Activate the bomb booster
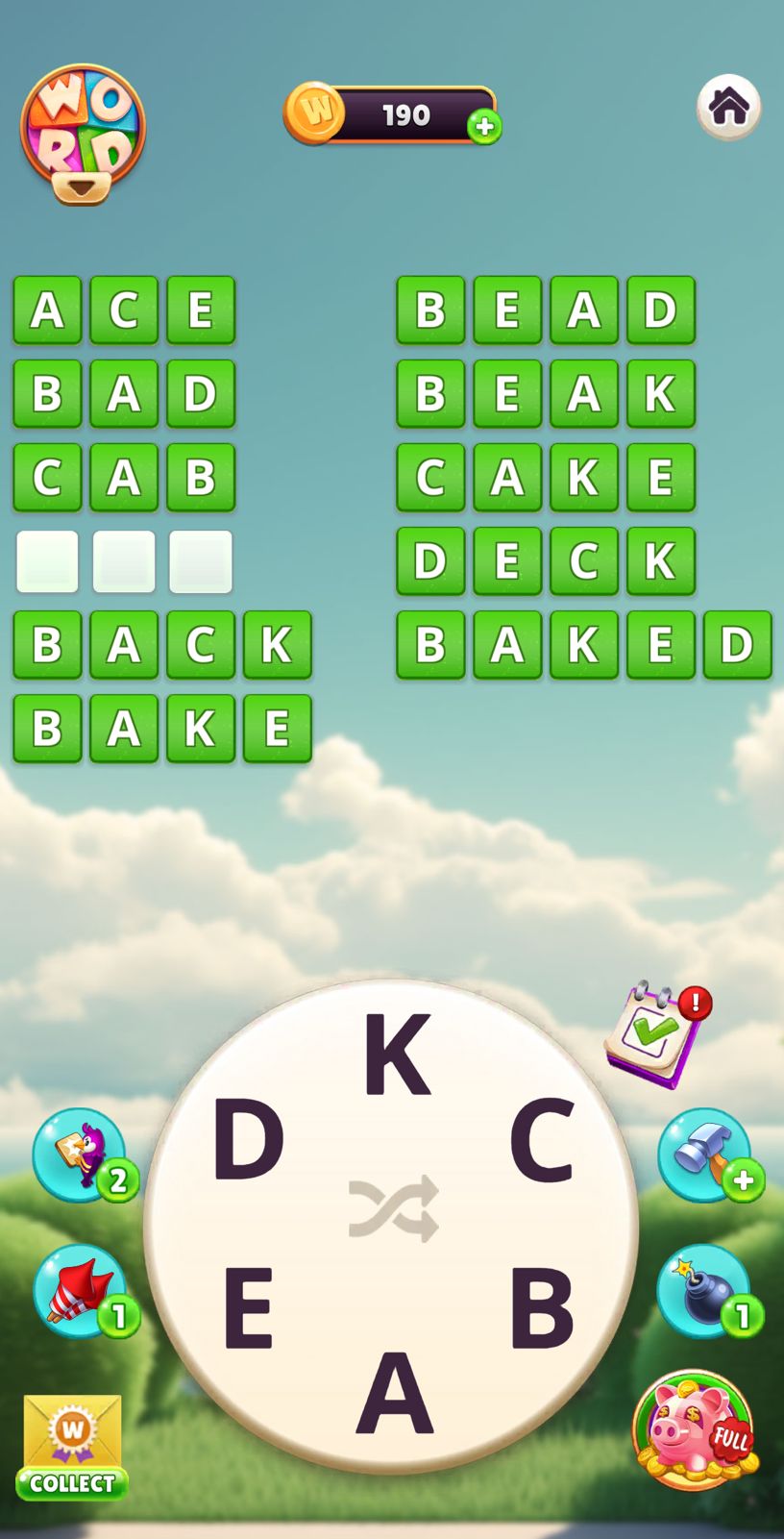The image size is (784, 1539). point(705,1291)
